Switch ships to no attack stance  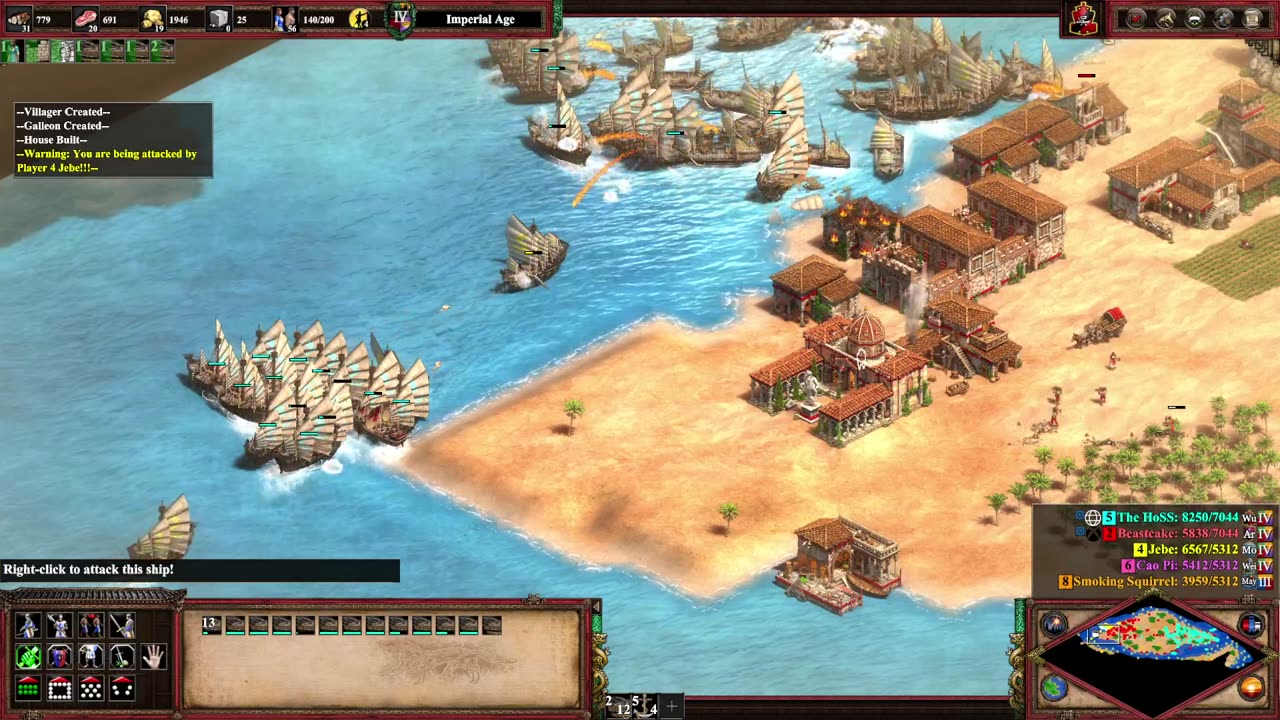pos(122,626)
